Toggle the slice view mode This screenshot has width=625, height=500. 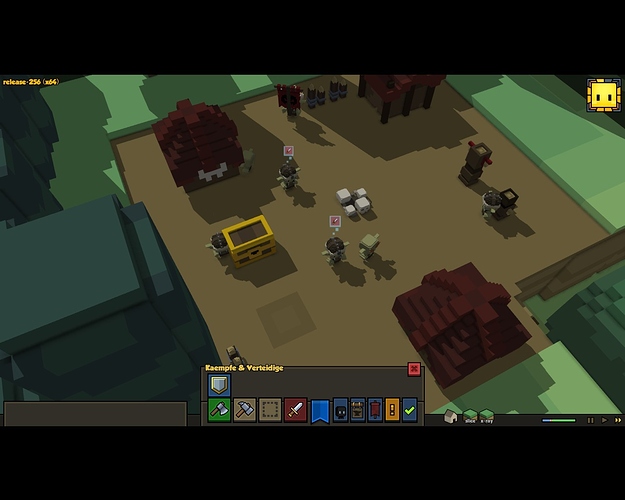(x=470, y=416)
